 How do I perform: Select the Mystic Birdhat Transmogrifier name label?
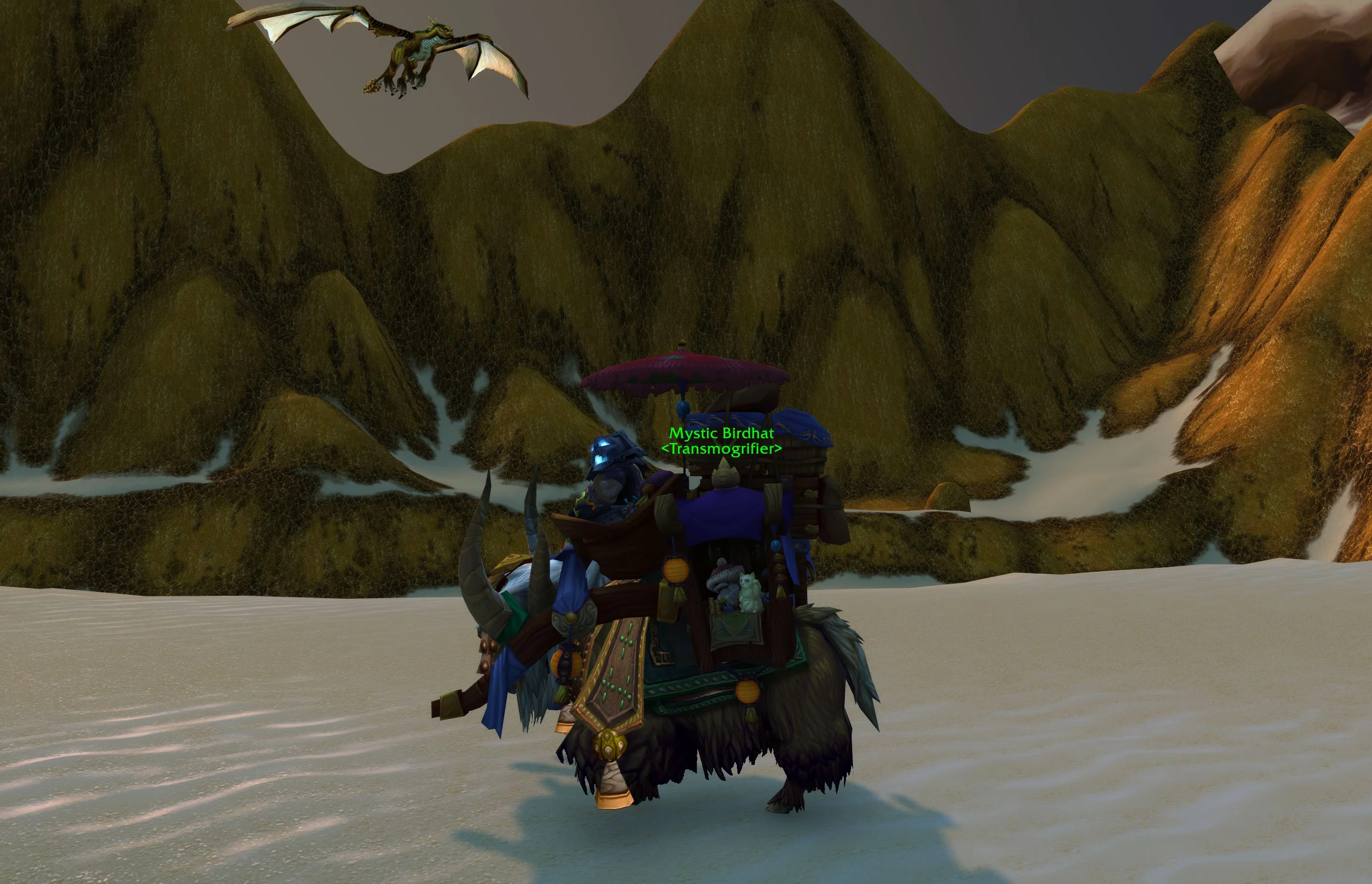(721, 440)
